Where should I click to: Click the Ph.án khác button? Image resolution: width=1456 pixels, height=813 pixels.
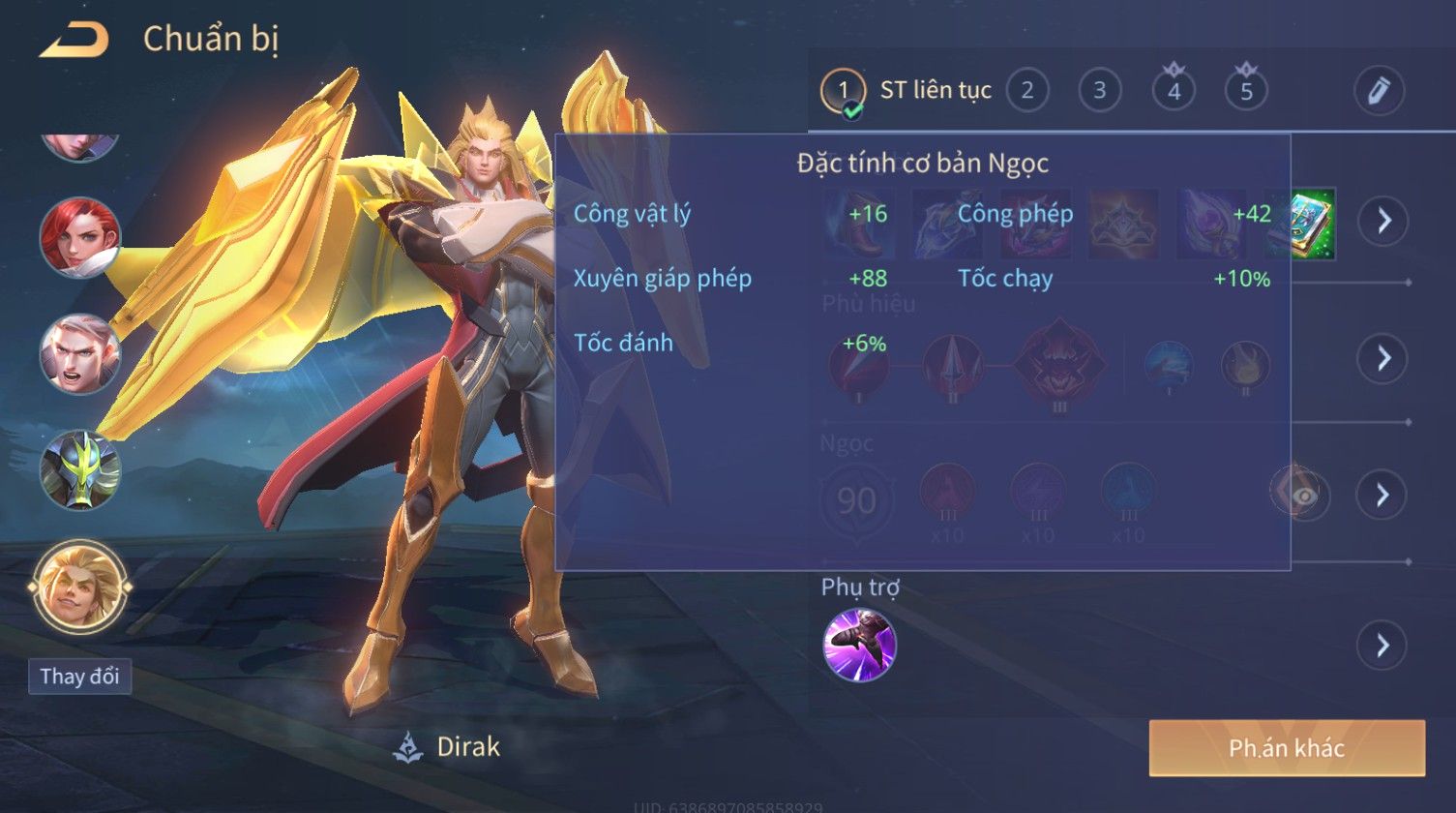pos(1287,748)
